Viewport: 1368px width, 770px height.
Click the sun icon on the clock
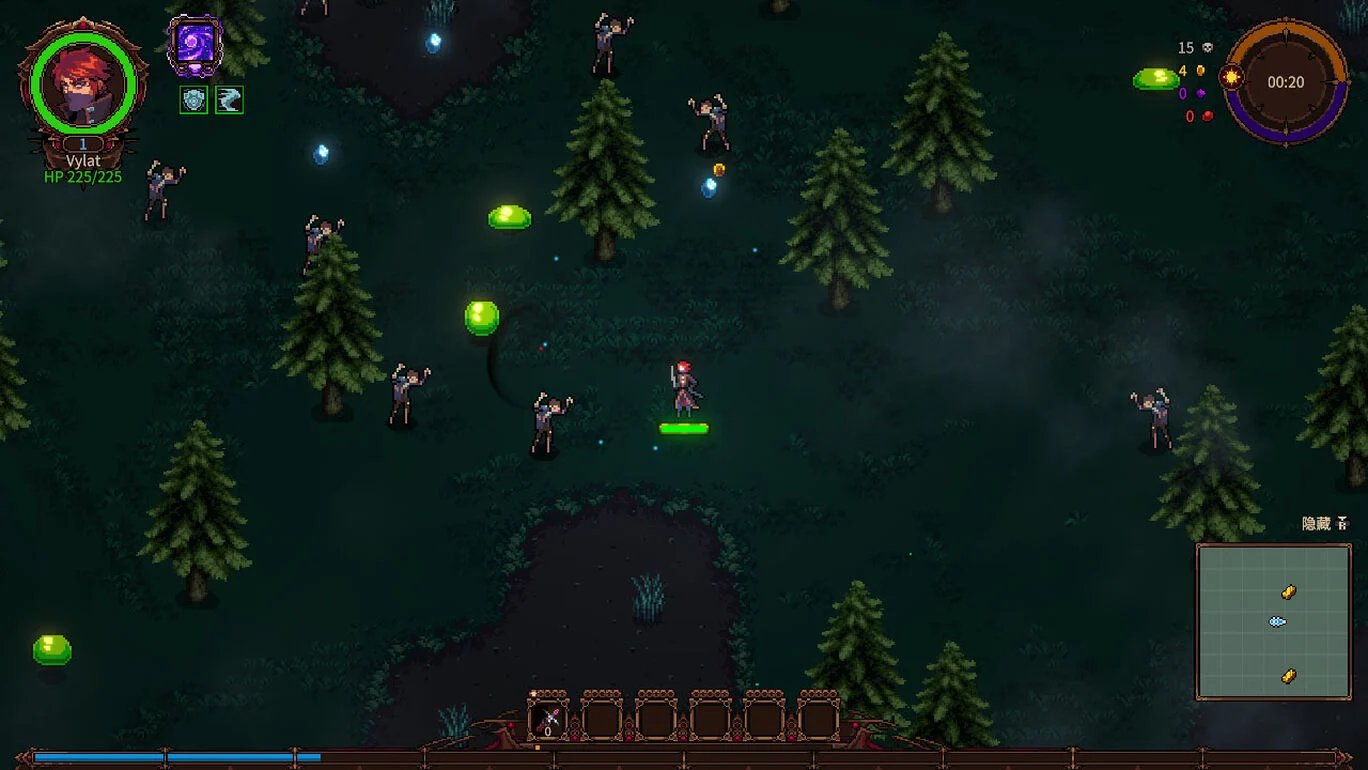tap(1230, 77)
